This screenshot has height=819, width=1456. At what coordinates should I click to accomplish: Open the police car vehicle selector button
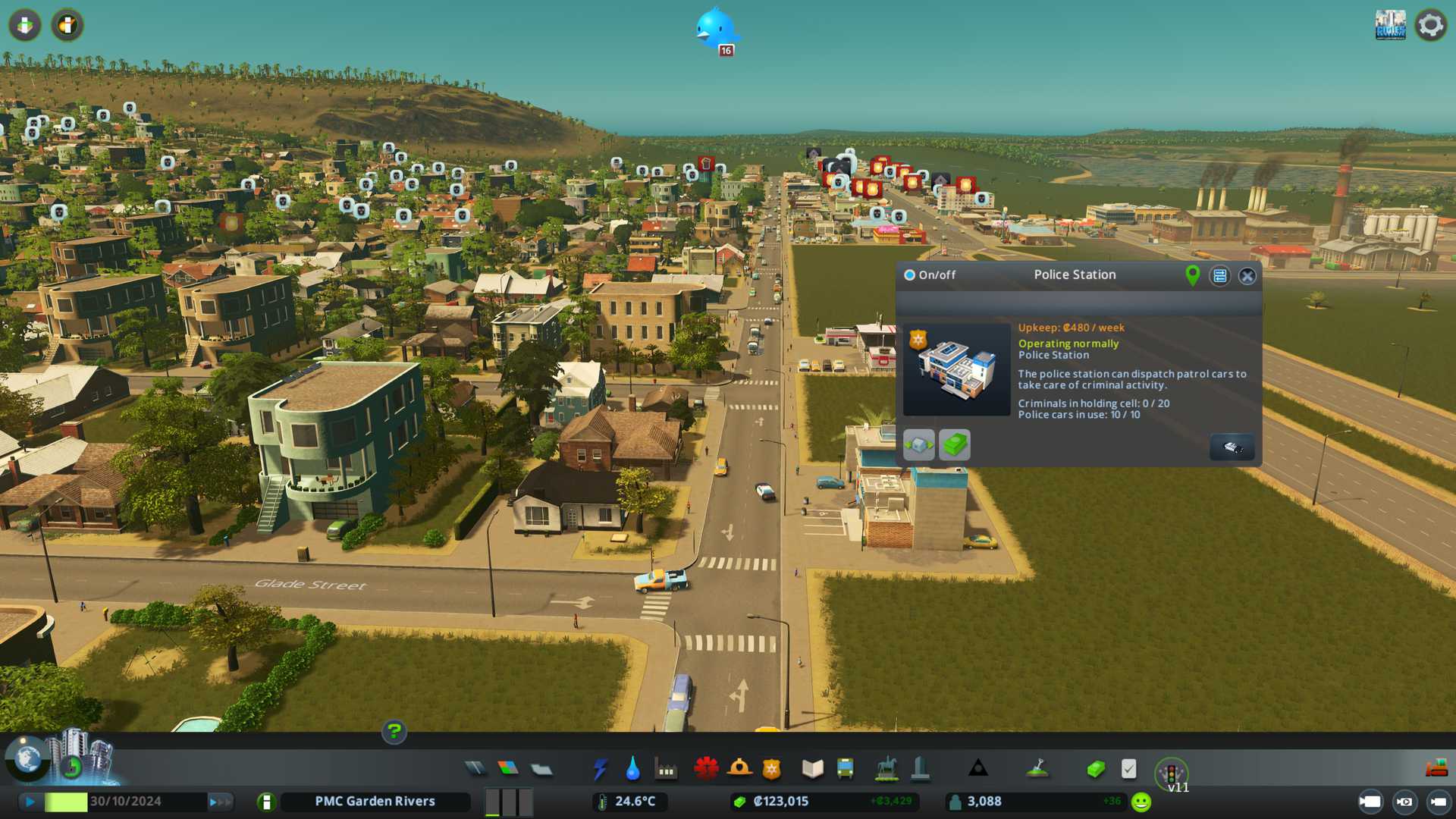[x=1232, y=447]
